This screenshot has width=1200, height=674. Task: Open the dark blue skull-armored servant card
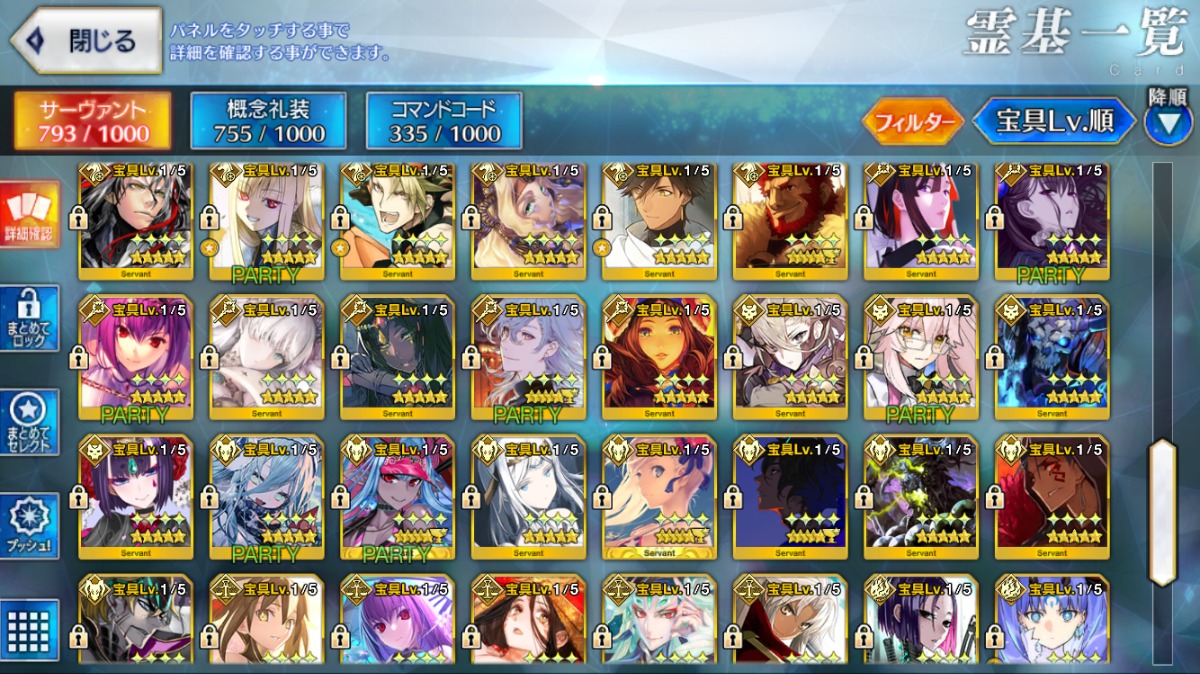(x=1051, y=357)
